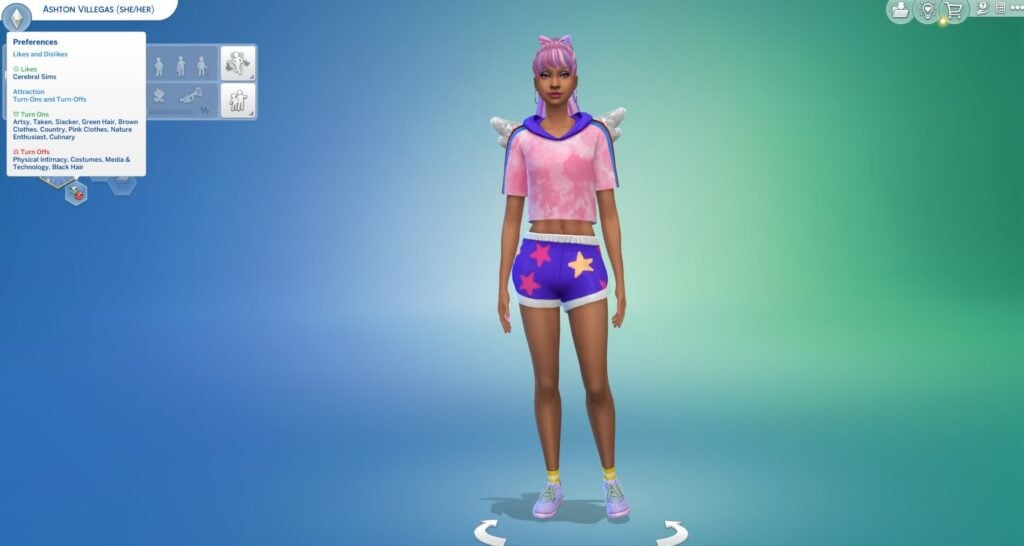Click the ladybug trait hexagon
Image resolution: width=1024 pixels, height=546 pixels.
pyautogui.click(x=76, y=193)
